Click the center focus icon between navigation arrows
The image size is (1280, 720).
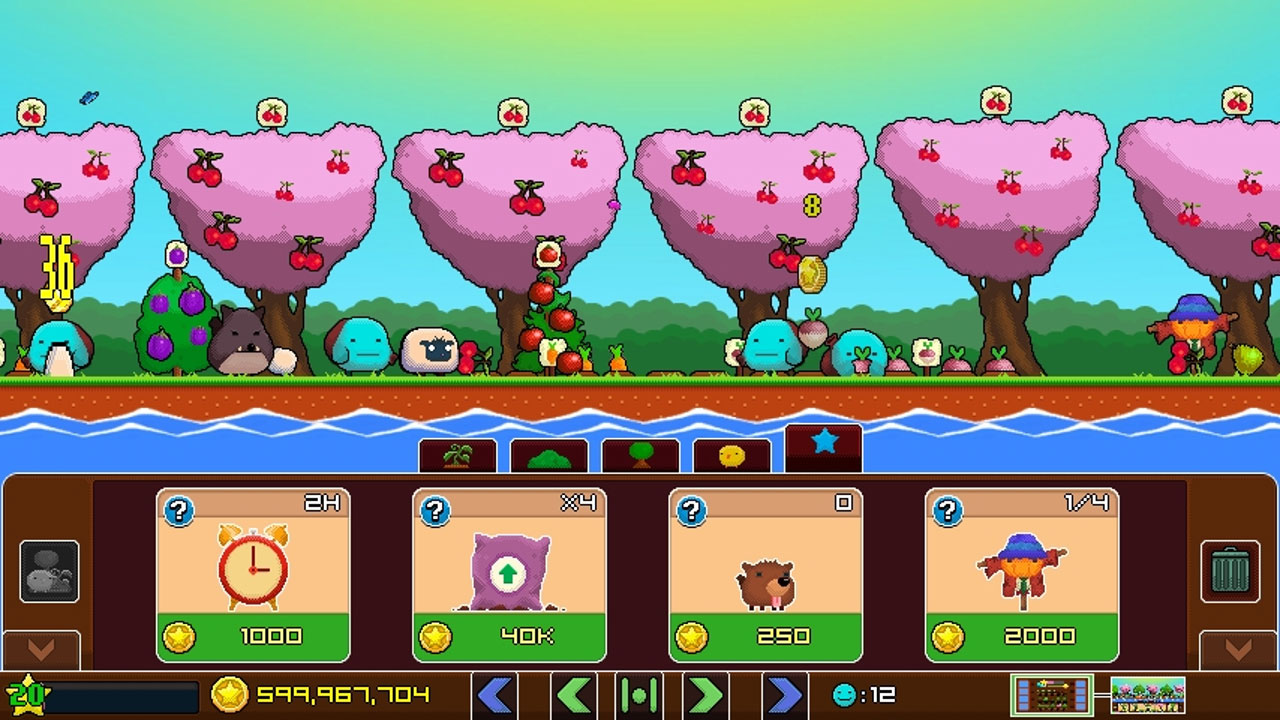coord(640,694)
